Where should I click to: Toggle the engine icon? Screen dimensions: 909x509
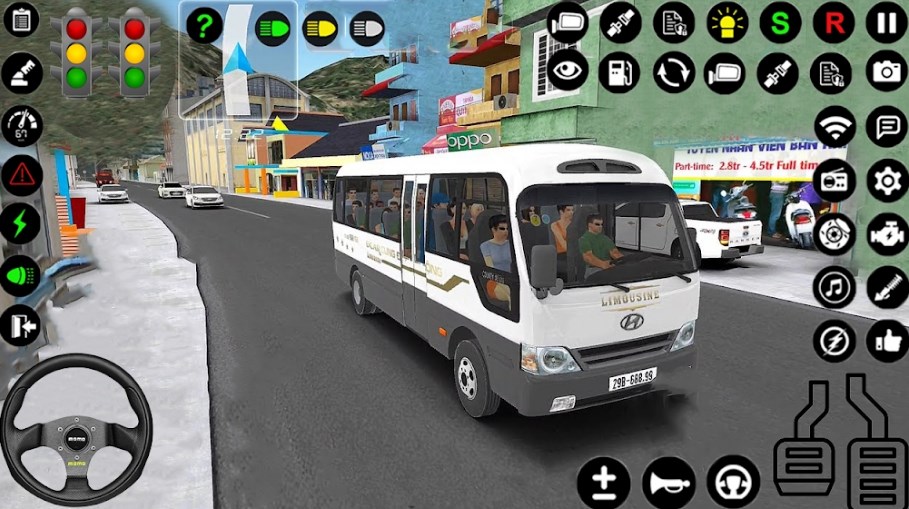886,234
